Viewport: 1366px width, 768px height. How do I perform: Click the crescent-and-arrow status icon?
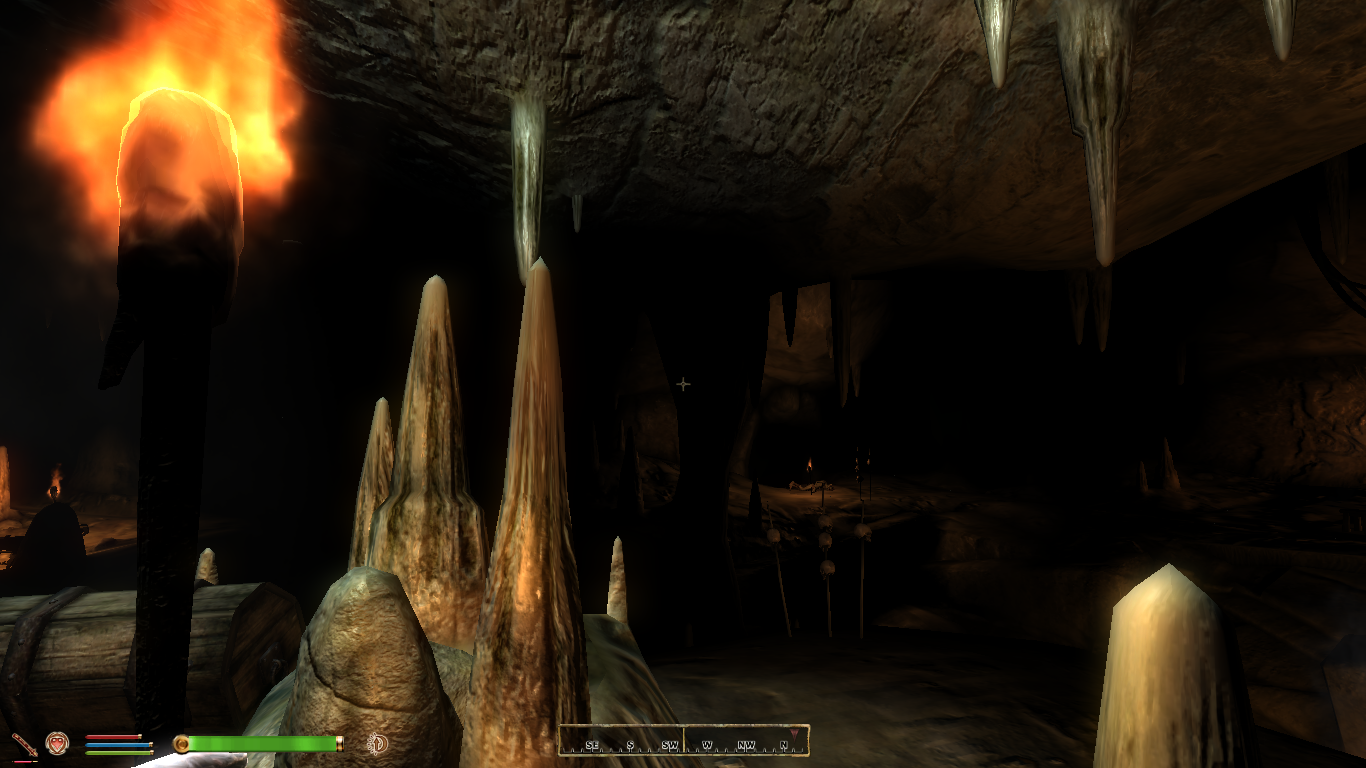coord(378,743)
